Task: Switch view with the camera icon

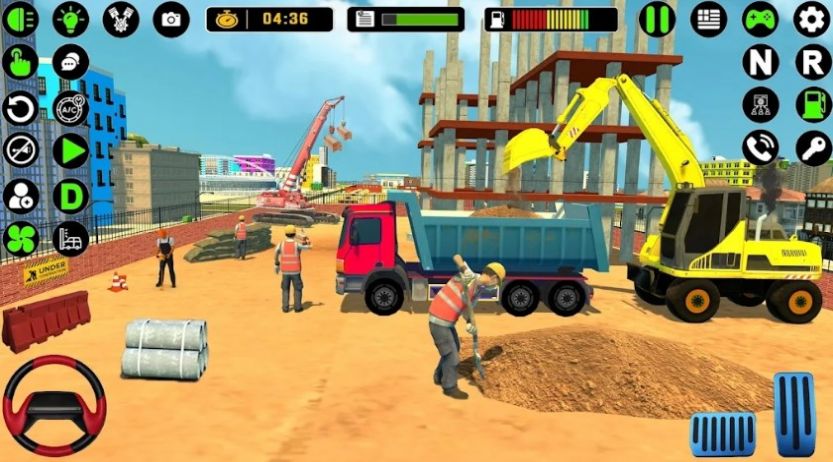Action: click(x=172, y=19)
